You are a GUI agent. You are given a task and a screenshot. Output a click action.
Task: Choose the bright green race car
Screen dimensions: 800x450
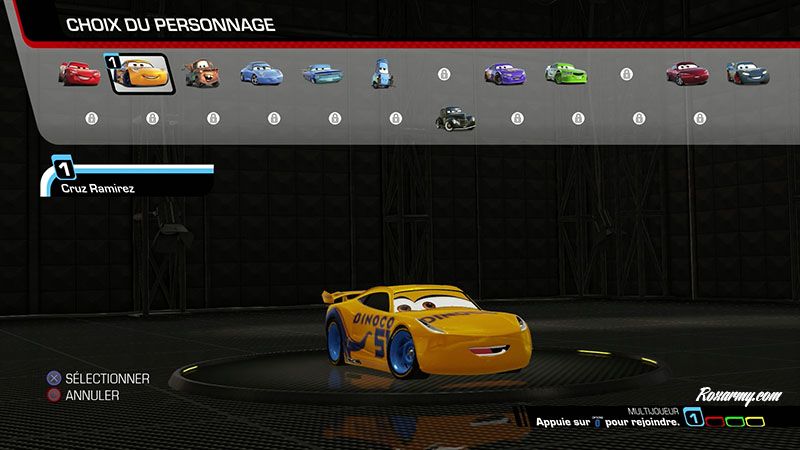click(x=562, y=73)
